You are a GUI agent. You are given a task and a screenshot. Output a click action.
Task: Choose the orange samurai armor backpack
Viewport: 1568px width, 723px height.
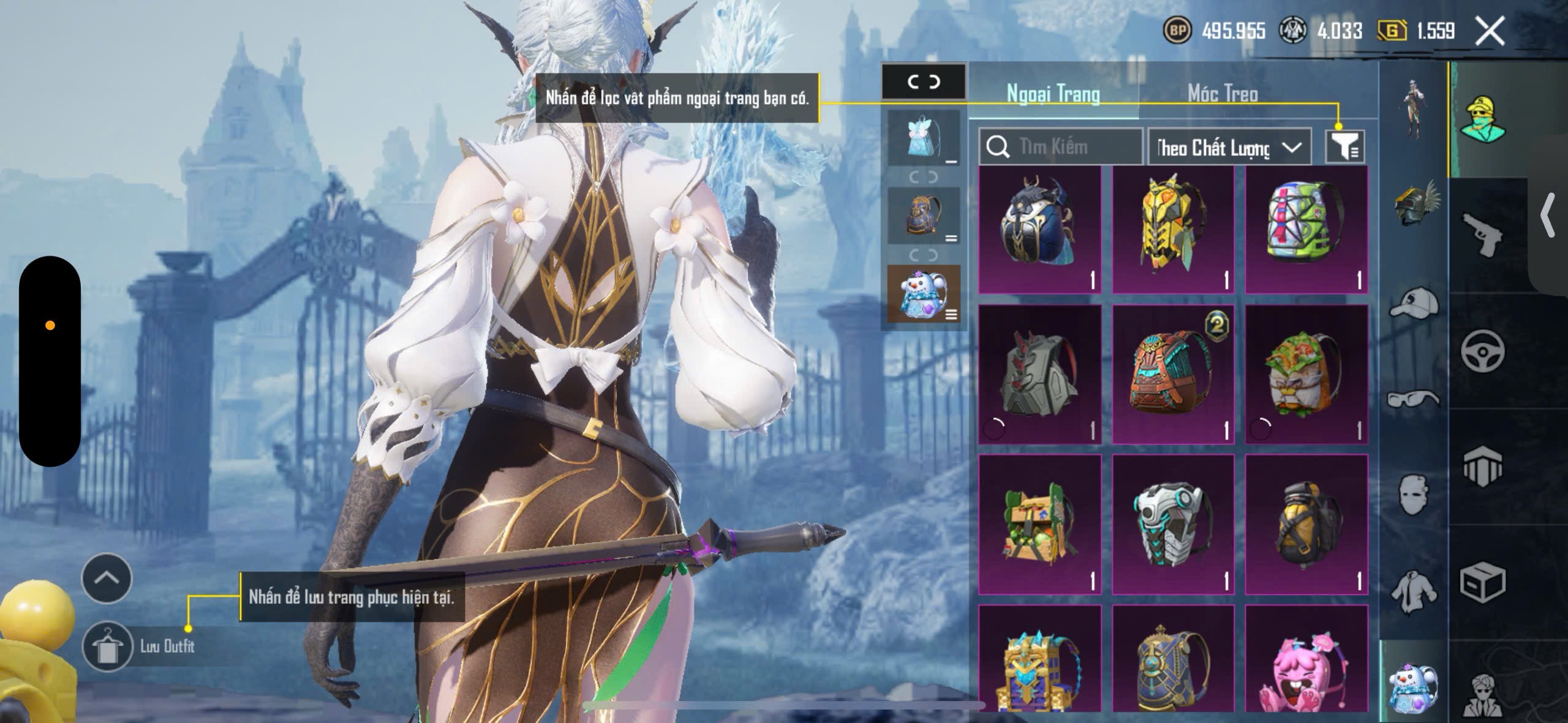point(1173,373)
